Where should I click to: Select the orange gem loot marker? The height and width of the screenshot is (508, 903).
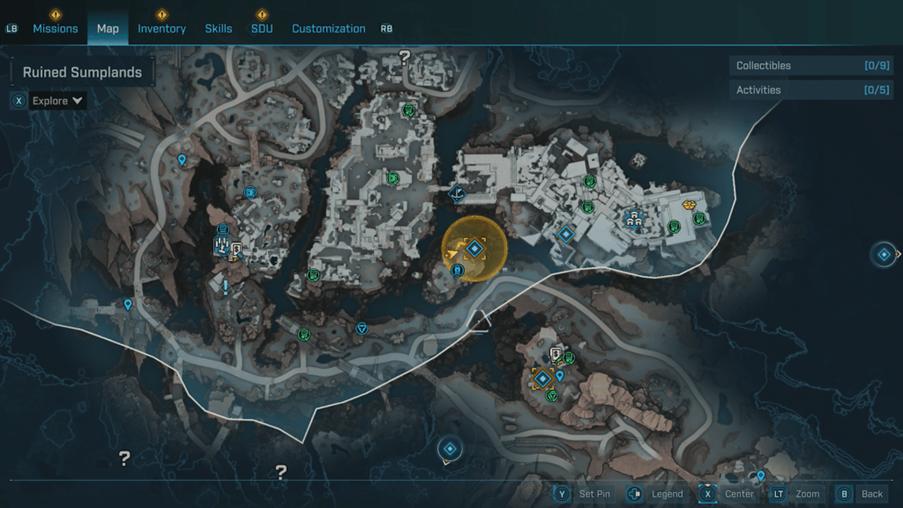[x=689, y=205]
